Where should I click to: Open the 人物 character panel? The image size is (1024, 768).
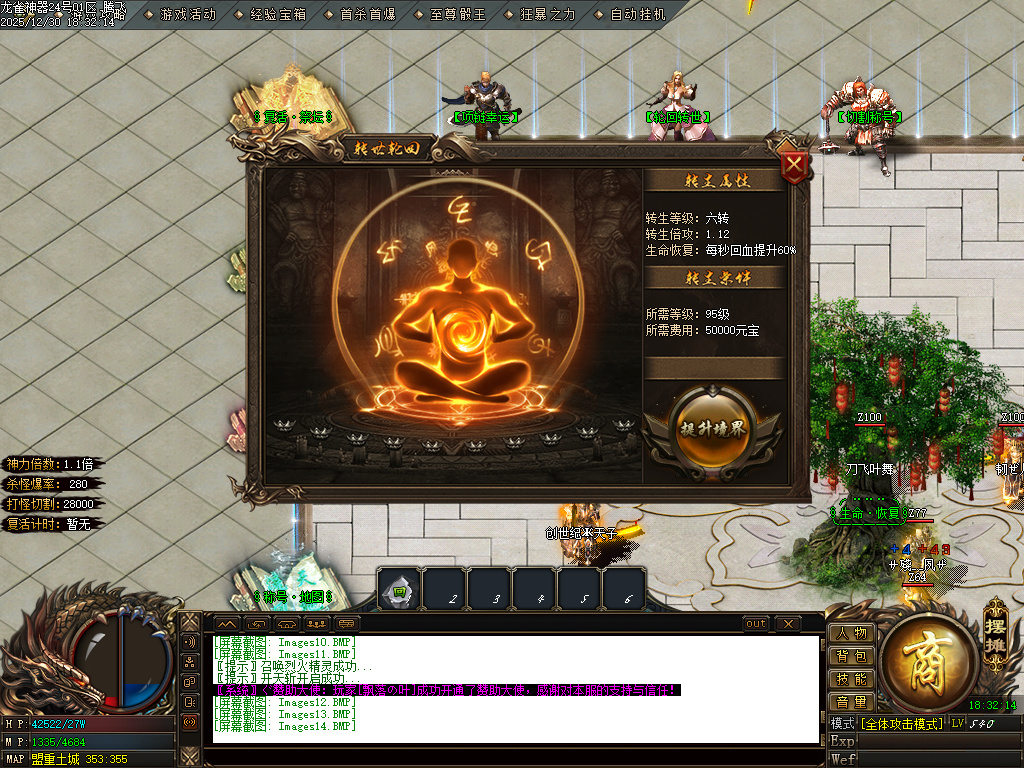852,633
